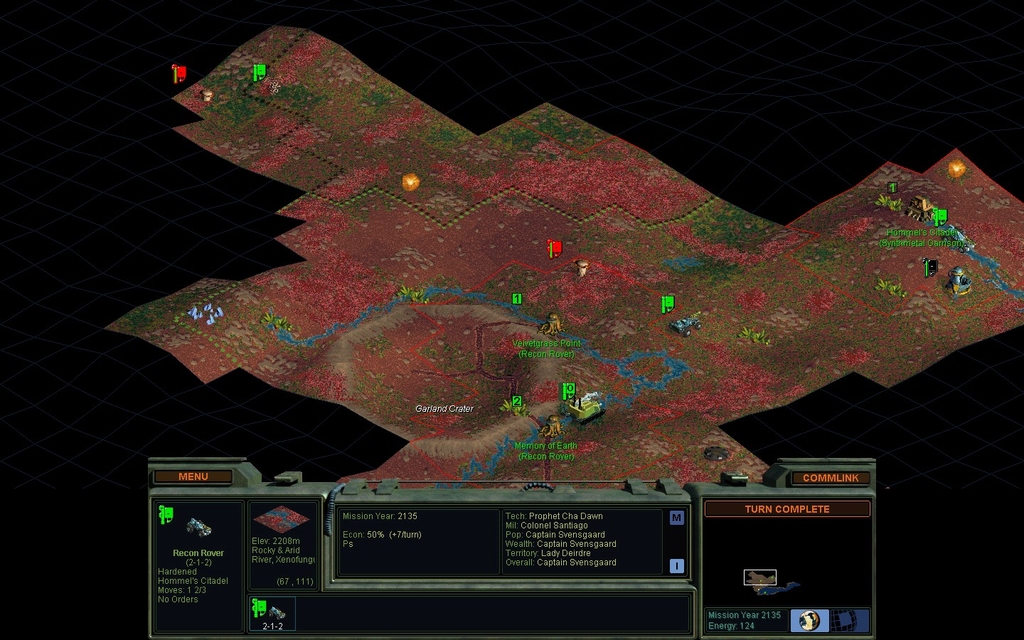Select the I button on the info panel

tap(676, 565)
